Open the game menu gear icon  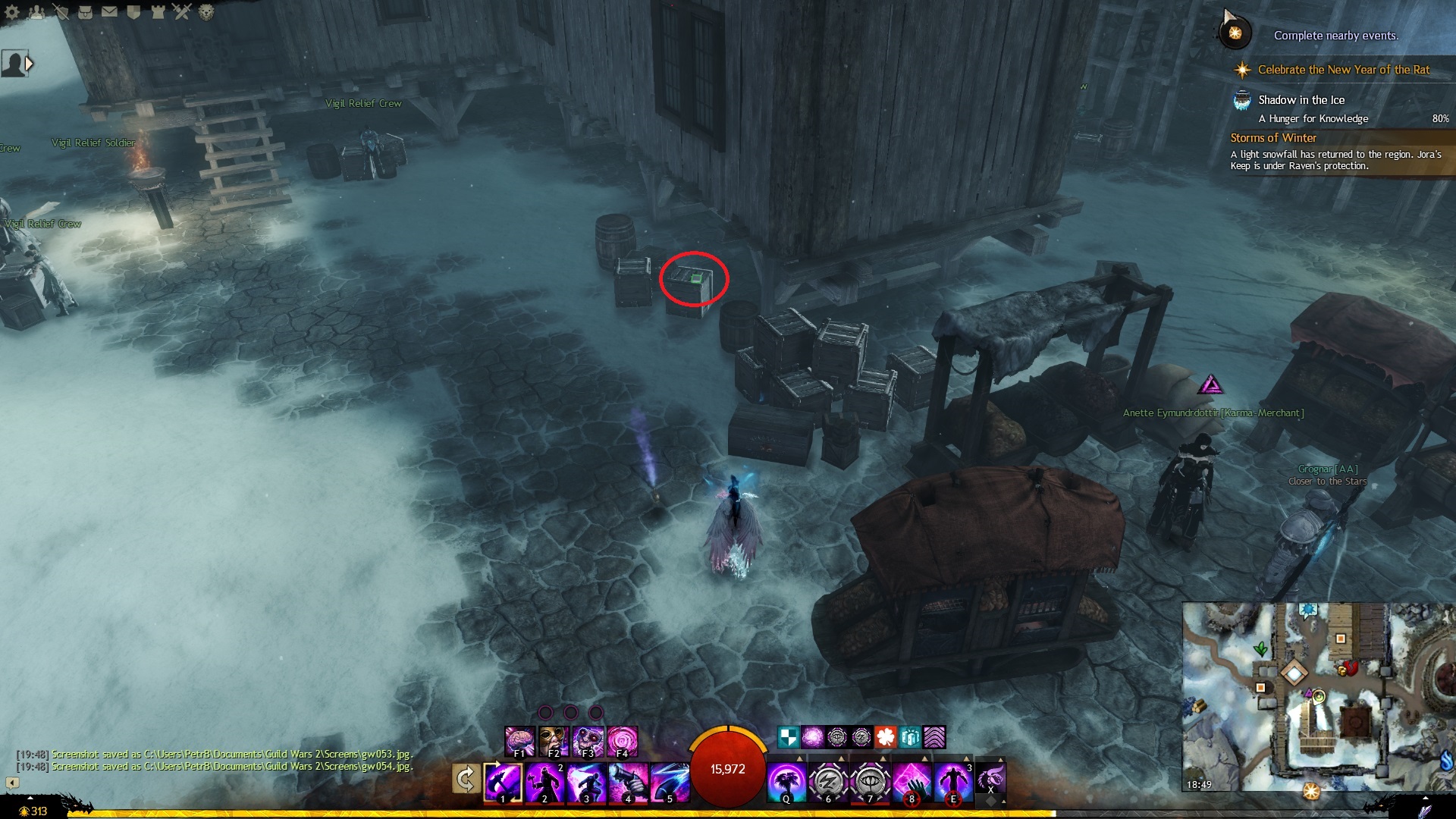12,11
